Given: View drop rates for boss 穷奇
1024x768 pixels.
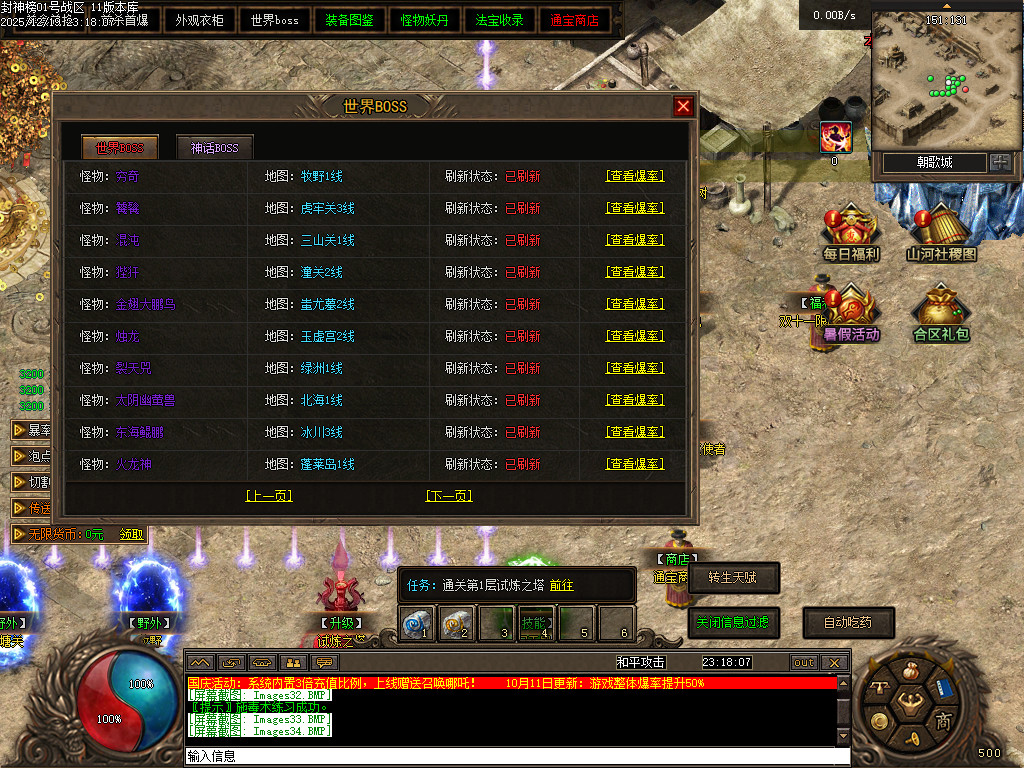Looking at the screenshot, I should pos(634,176).
